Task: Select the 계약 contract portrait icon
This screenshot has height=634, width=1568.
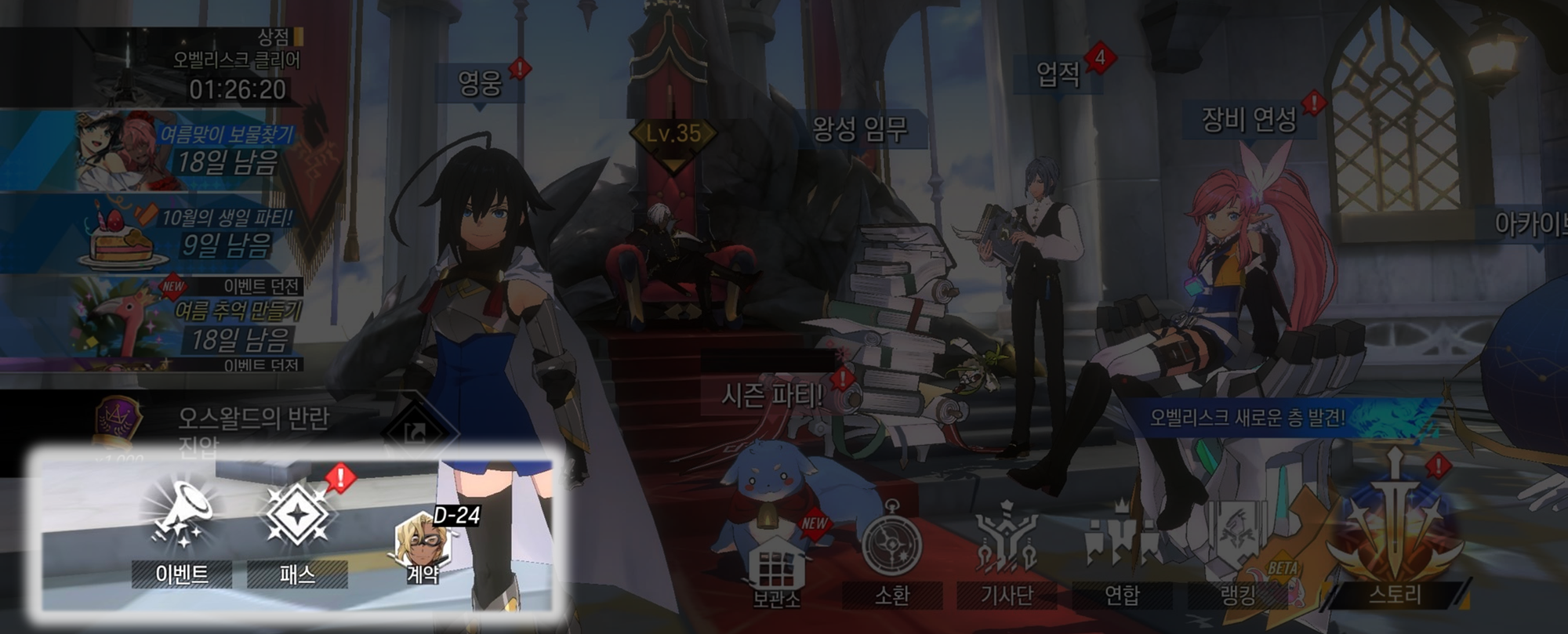Action: click(423, 545)
